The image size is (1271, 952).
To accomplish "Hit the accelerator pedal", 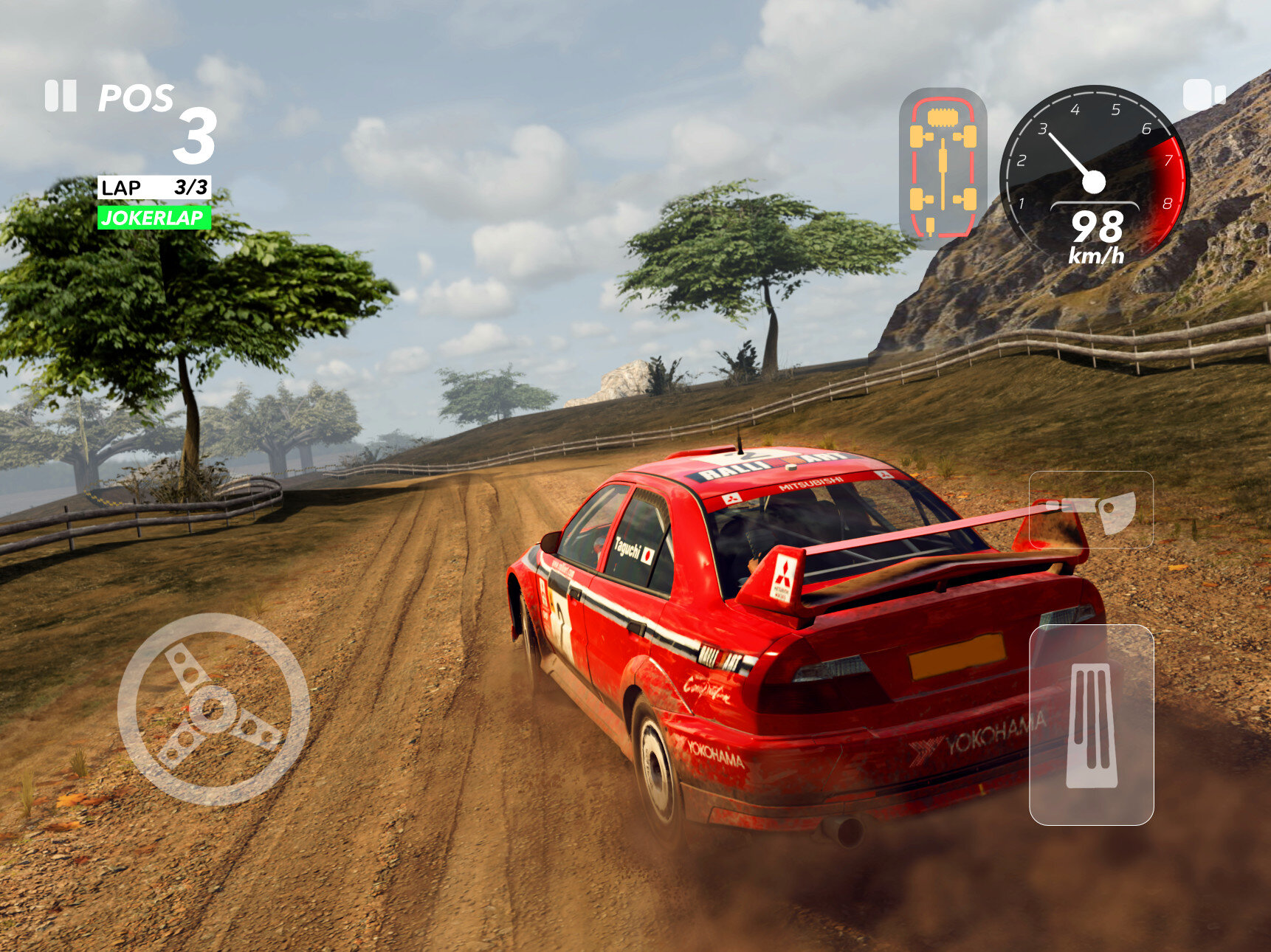I will [1091, 725].
